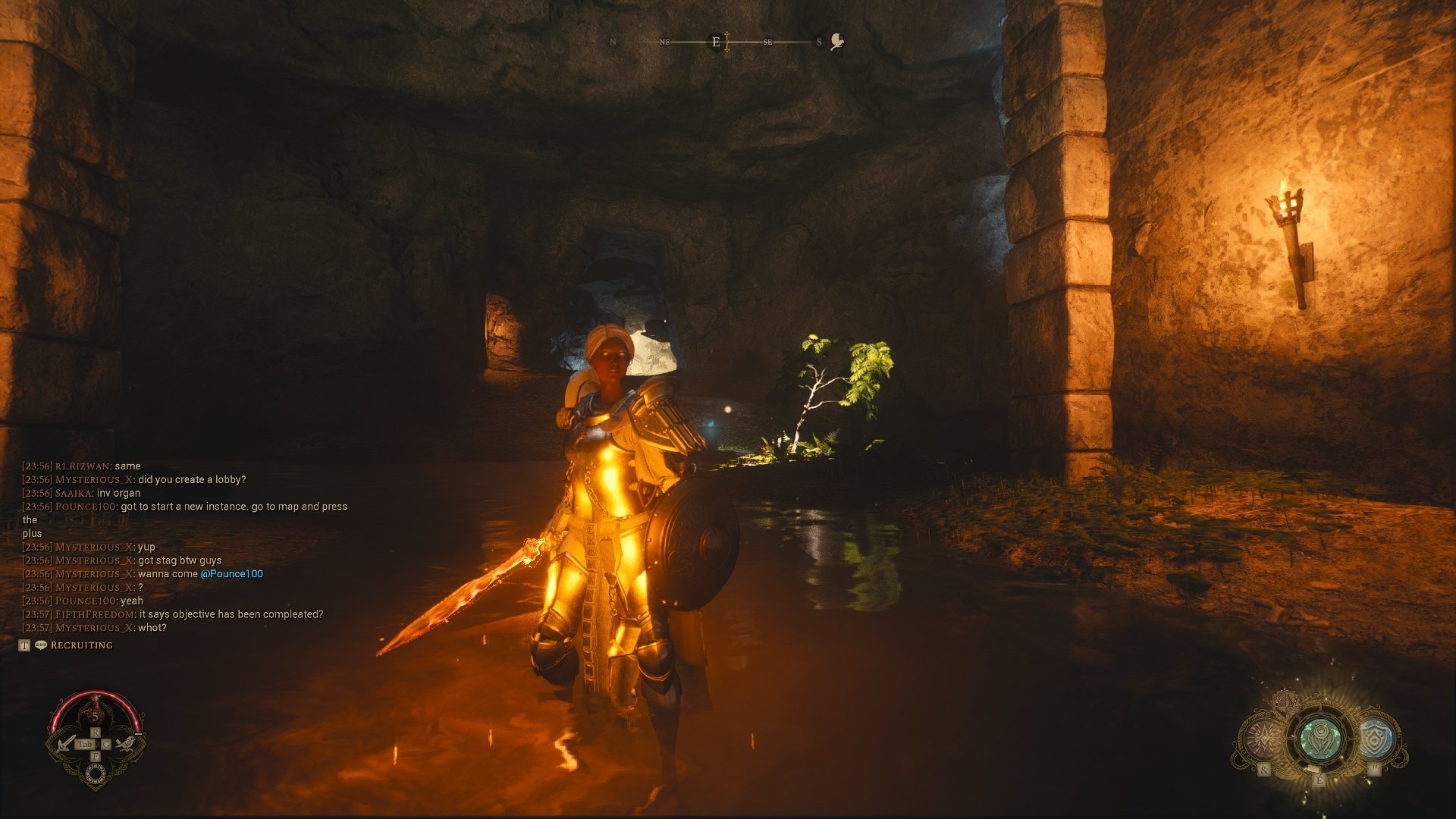1456x819 pixels.
Task: Open the Recruiting chat channel selector
Action: click(x=81, y=645)
